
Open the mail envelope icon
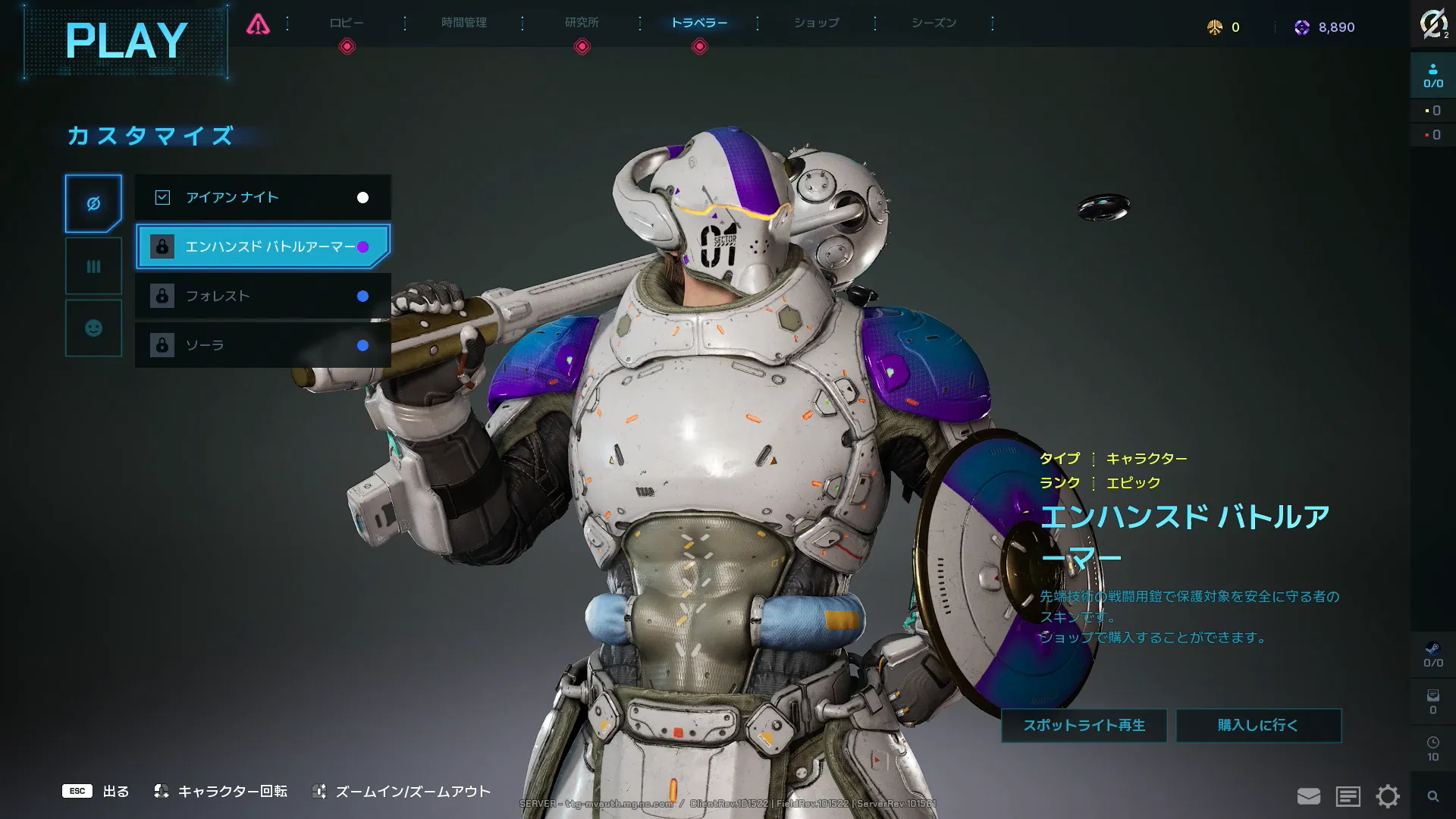(x=1309, y=796)
